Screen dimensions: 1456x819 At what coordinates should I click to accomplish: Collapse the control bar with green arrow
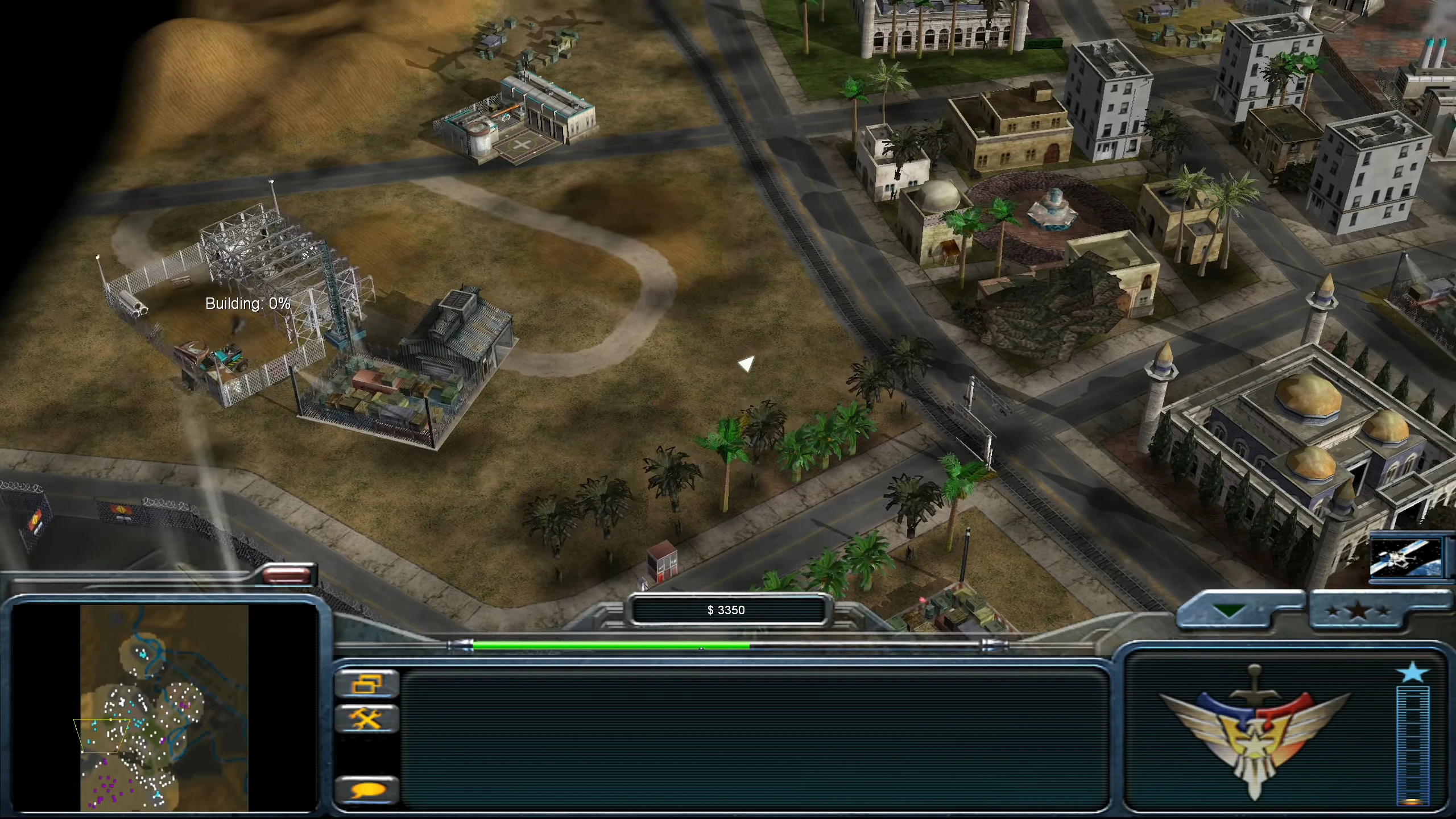(x=1230, y=612)
